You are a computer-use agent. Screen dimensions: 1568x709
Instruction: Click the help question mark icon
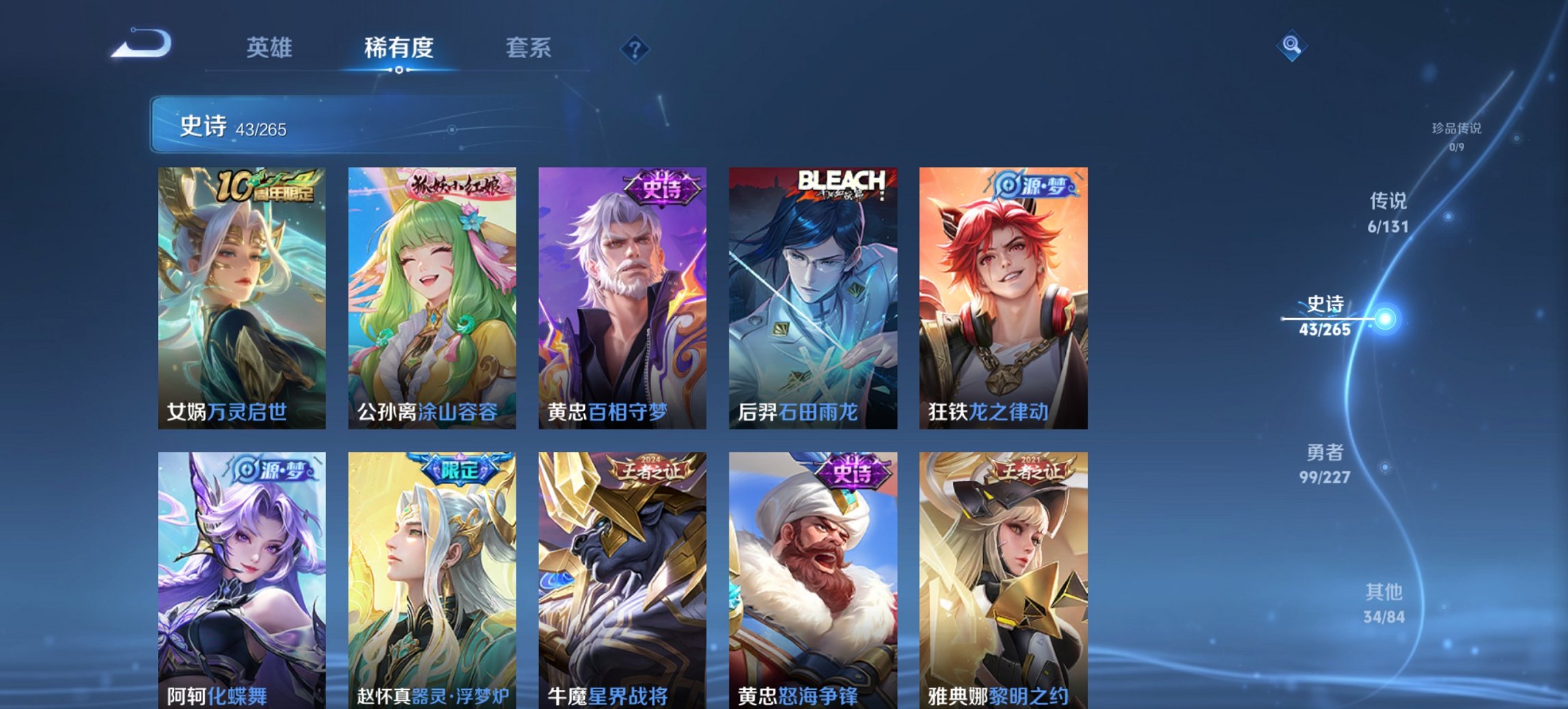(x=635, y=48)
